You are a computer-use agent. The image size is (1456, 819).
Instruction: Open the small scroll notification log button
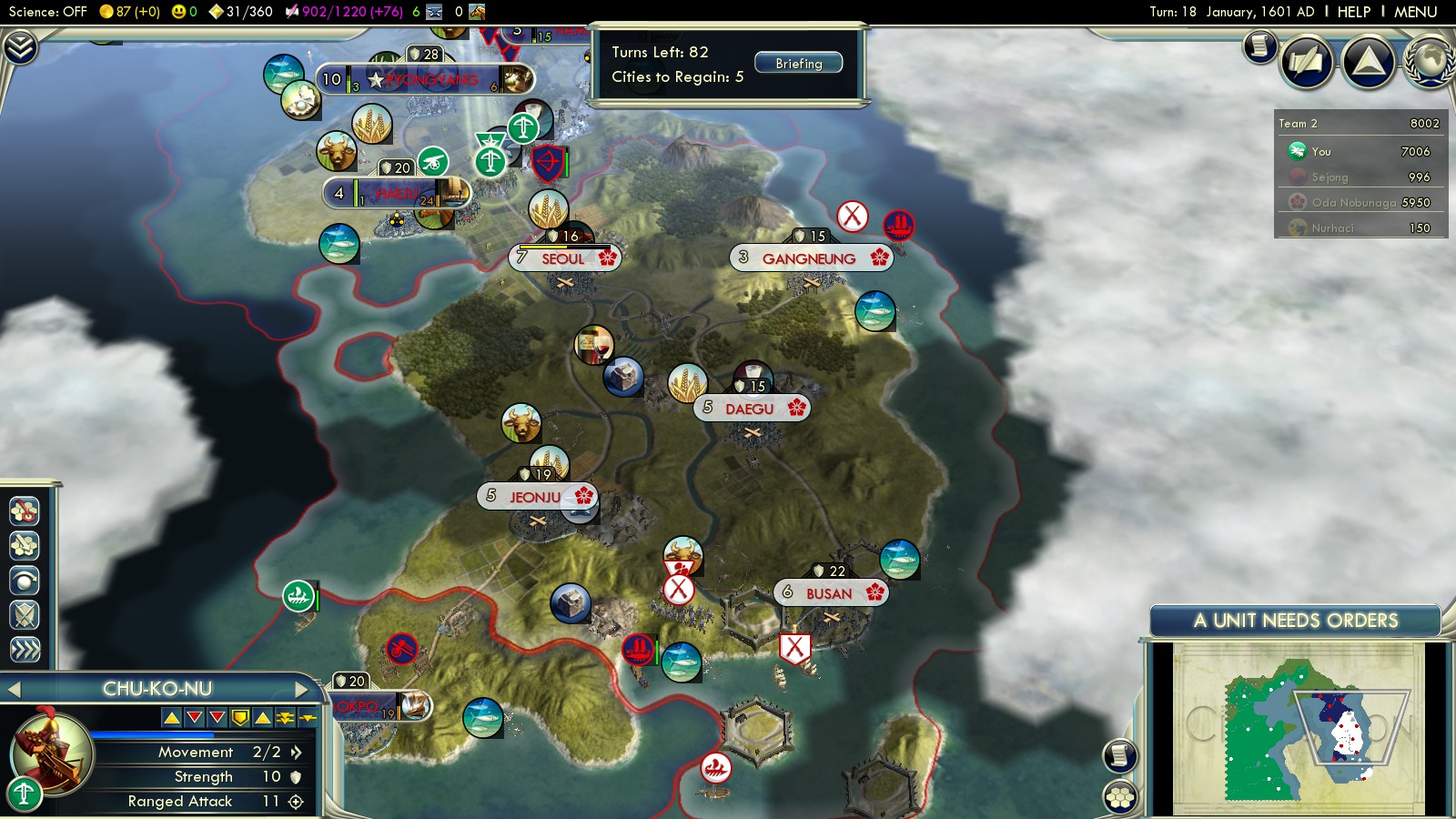pos(1260,45)
